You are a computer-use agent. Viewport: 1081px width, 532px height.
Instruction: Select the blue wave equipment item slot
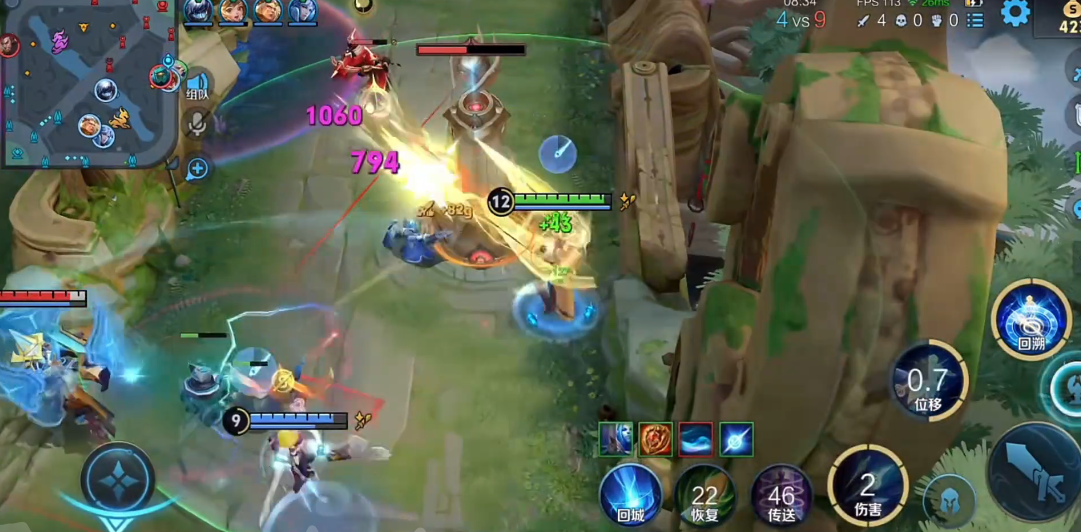point(696,439)
